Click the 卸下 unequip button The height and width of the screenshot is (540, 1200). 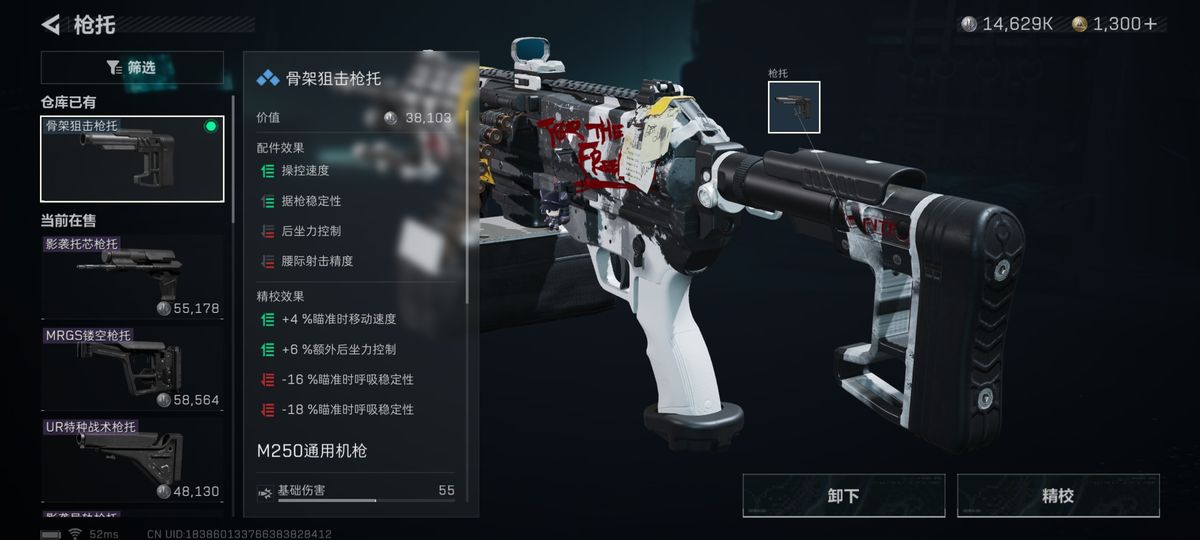click(843, 496)
